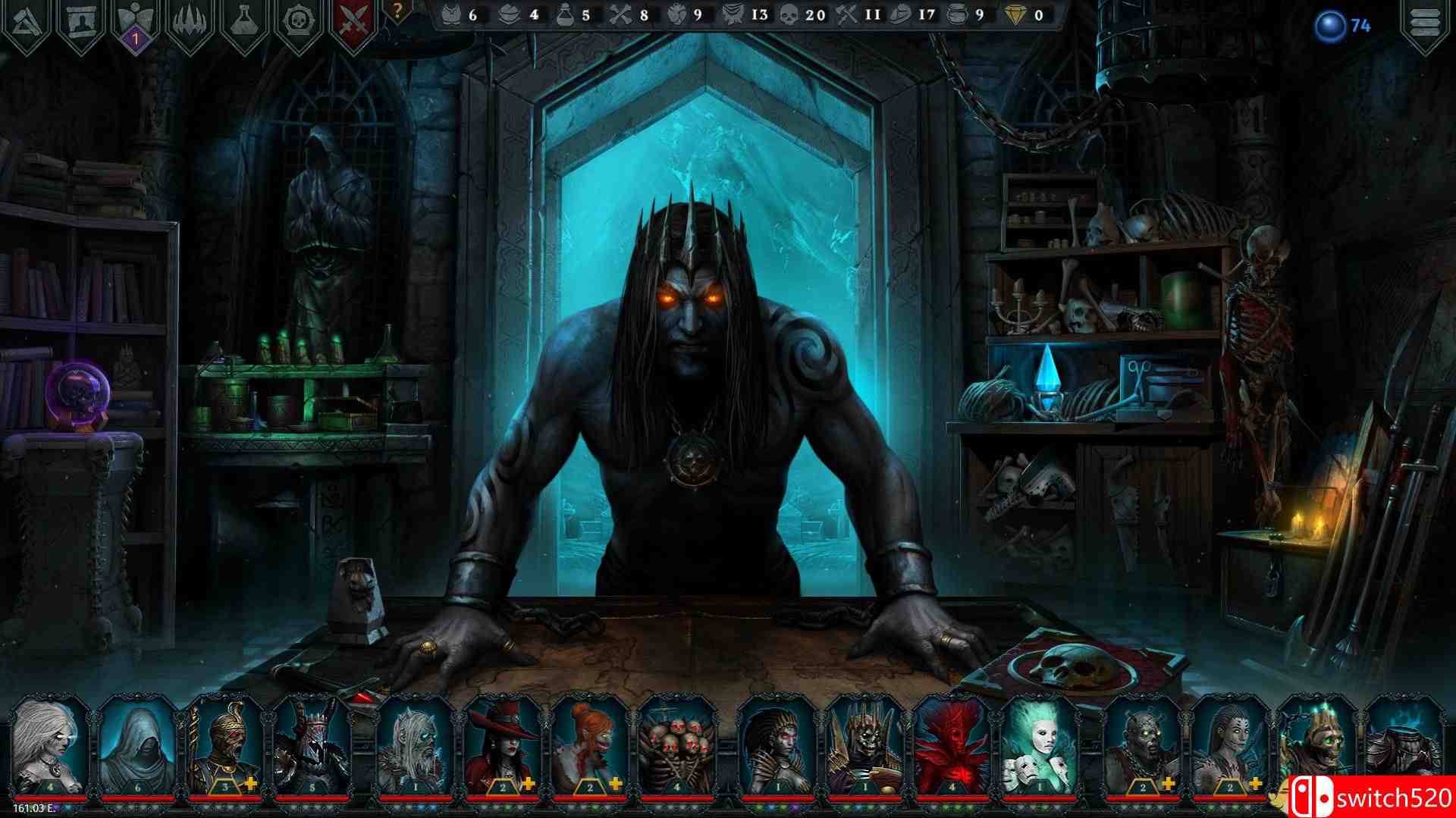Inspect the gem resource showing zero
Screen dimensions: 1456x818
1016,14
